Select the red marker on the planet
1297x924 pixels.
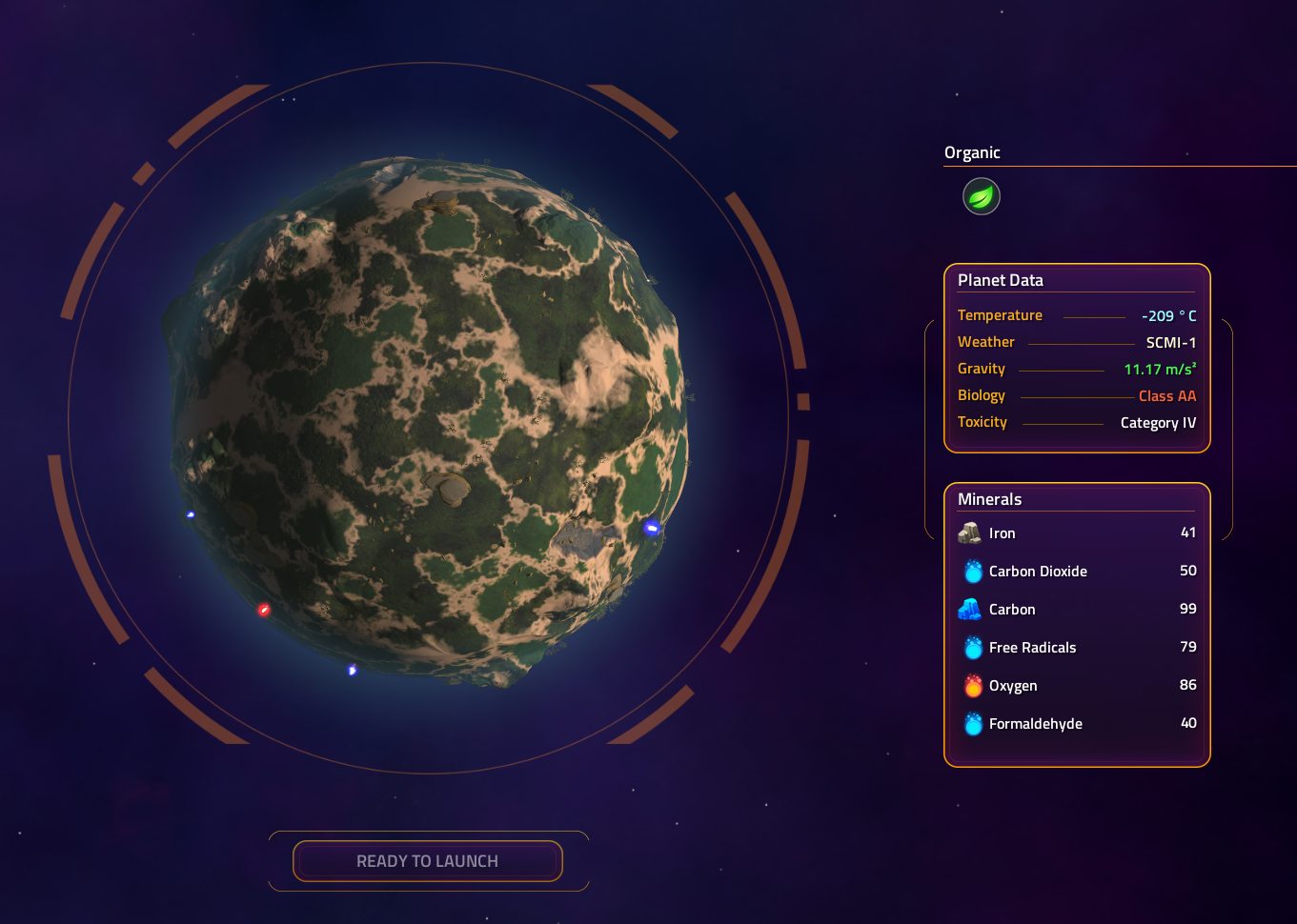(x=264, y=610)
